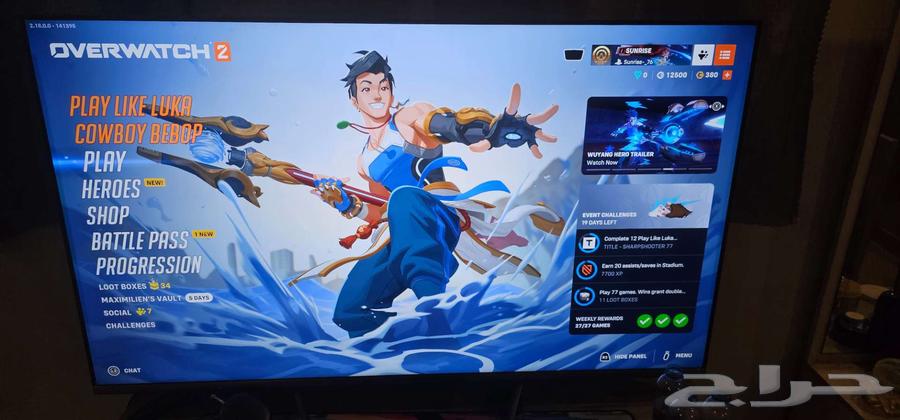Open the Heroes gallery
This screenshot has height=420, width=900.
point(111,189)
